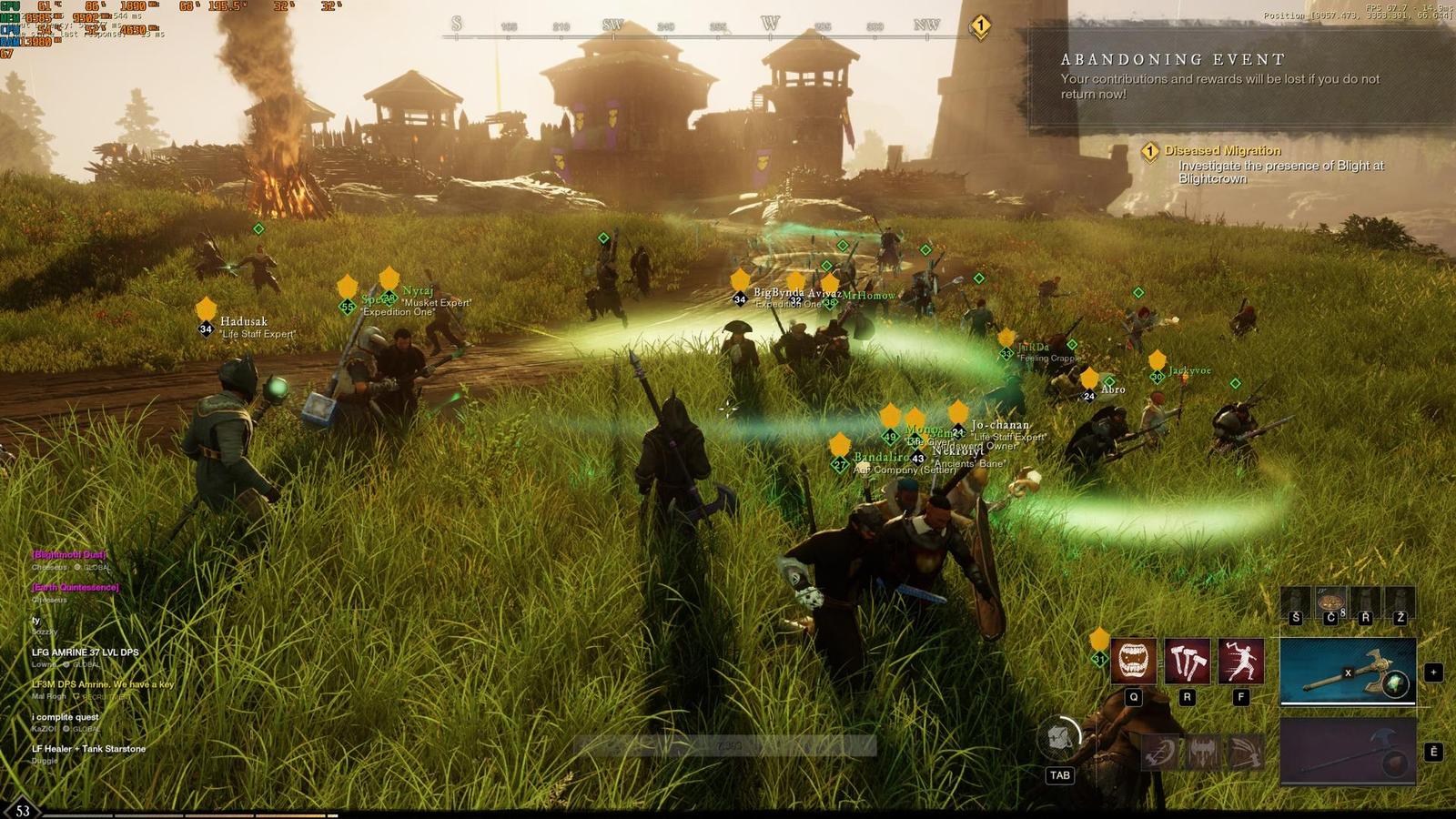The height and width of the screenshot is (819, 1456).
Task: Open the bag inventory icon
Action: [x=1059, y=738]
